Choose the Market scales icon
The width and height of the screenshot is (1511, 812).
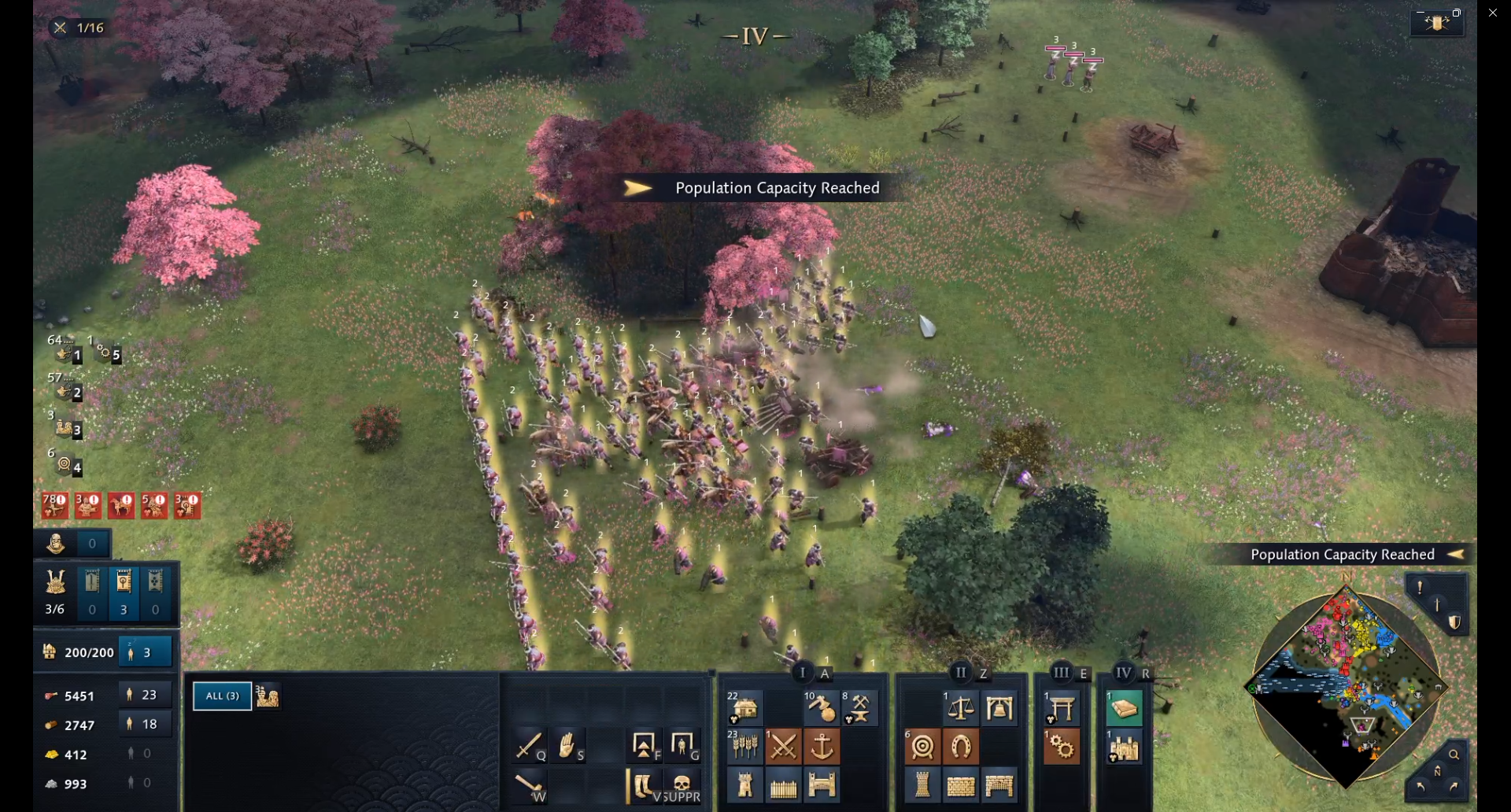pos(961,708)
